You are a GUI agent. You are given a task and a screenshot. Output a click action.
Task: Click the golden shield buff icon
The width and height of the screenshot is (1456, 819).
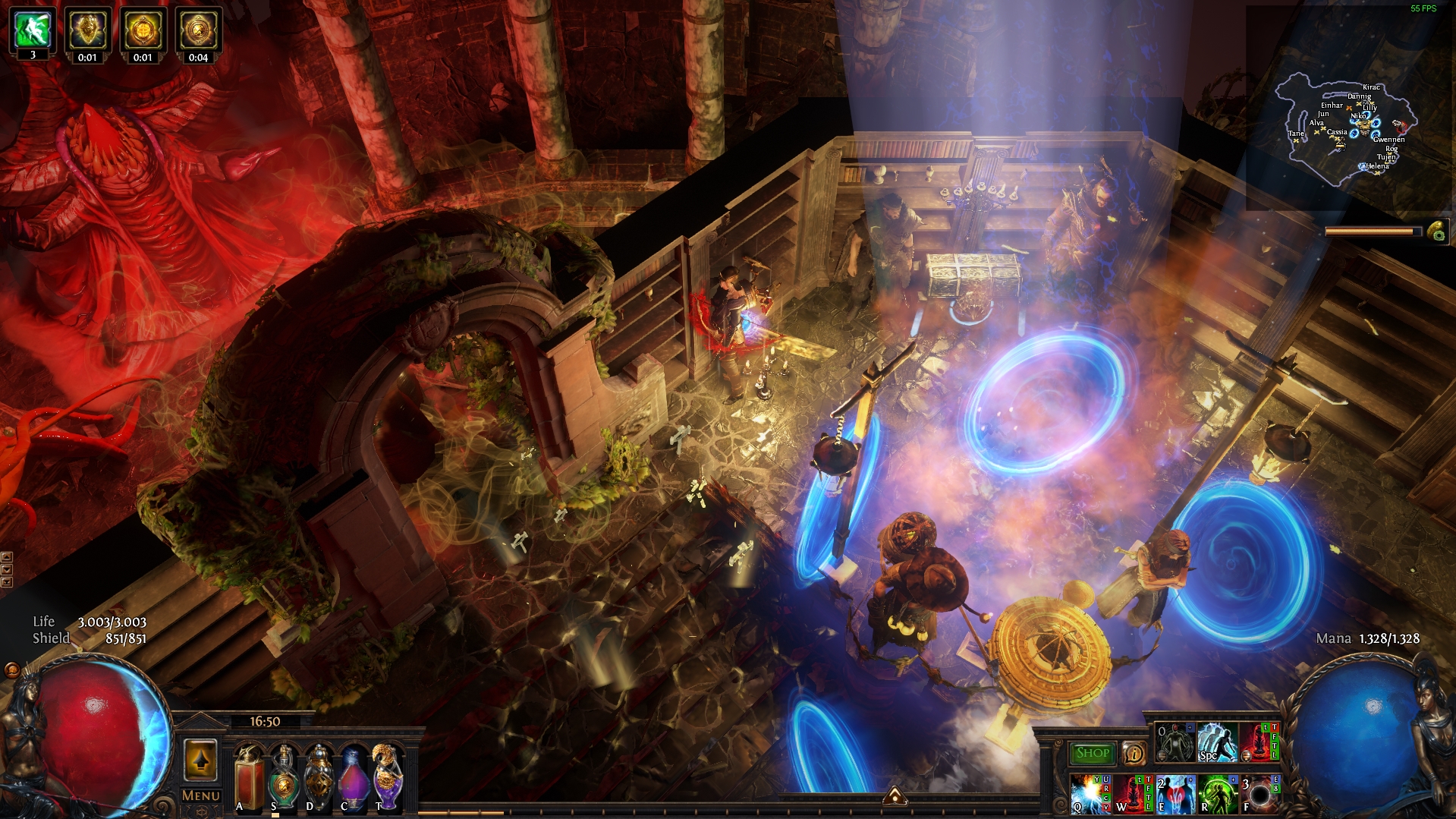(88, 29)
